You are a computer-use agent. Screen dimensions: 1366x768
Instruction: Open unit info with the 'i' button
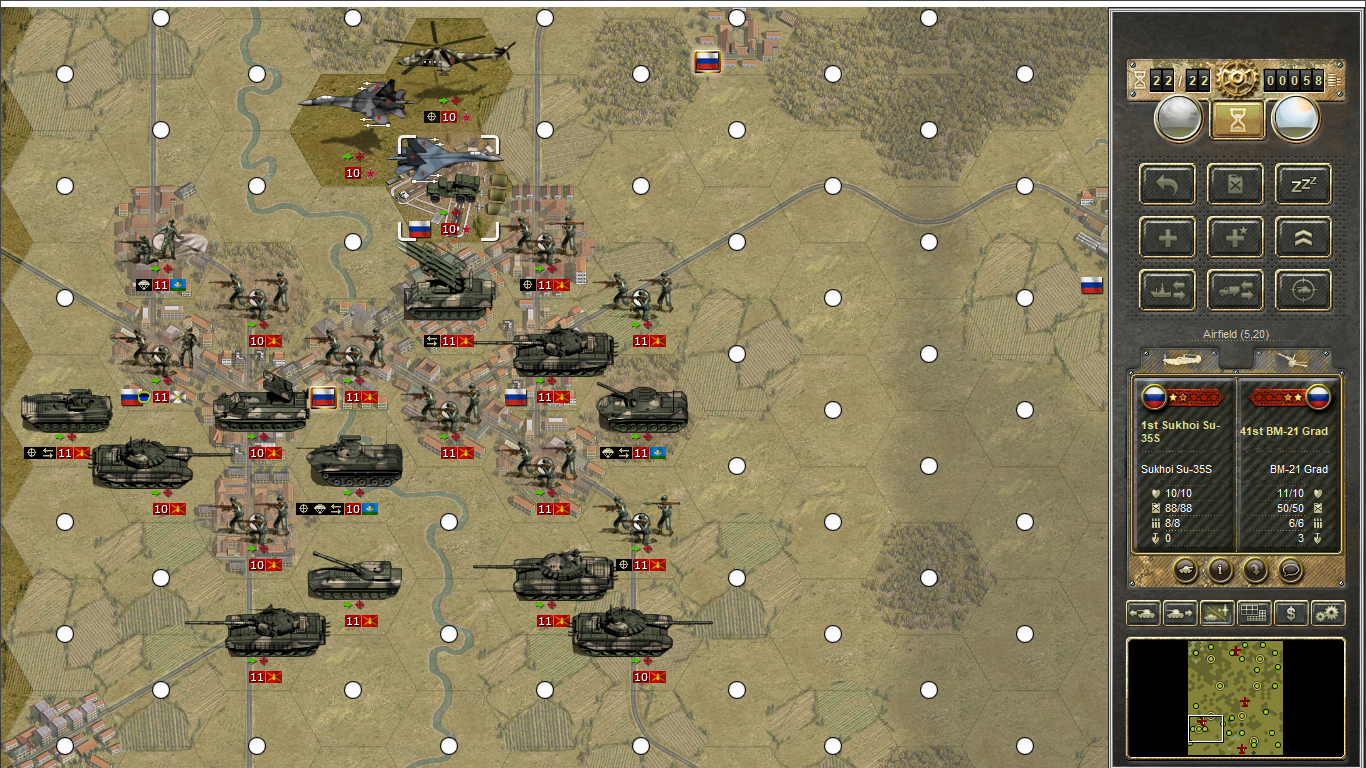tap(1219, 570)
